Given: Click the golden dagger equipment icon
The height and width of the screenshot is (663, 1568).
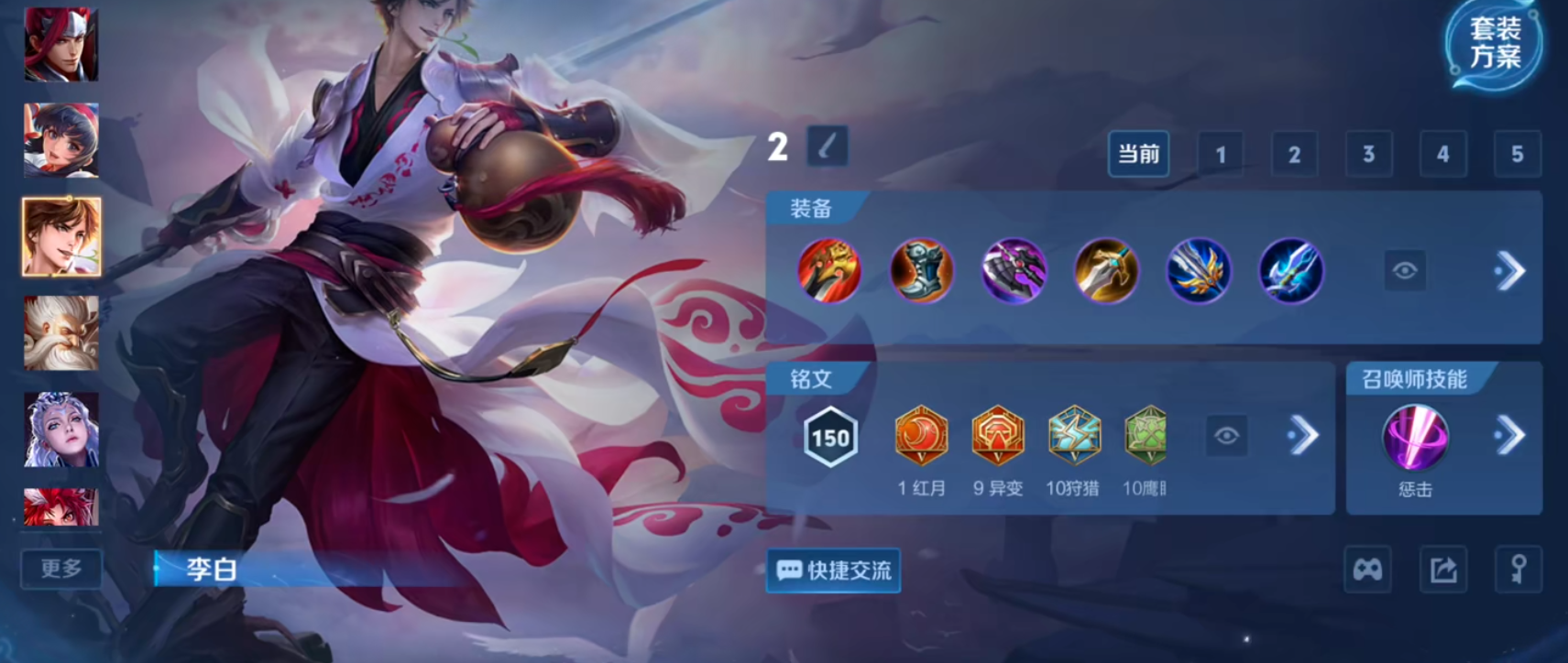Looking at the screenshot, I should (1107, 271).
